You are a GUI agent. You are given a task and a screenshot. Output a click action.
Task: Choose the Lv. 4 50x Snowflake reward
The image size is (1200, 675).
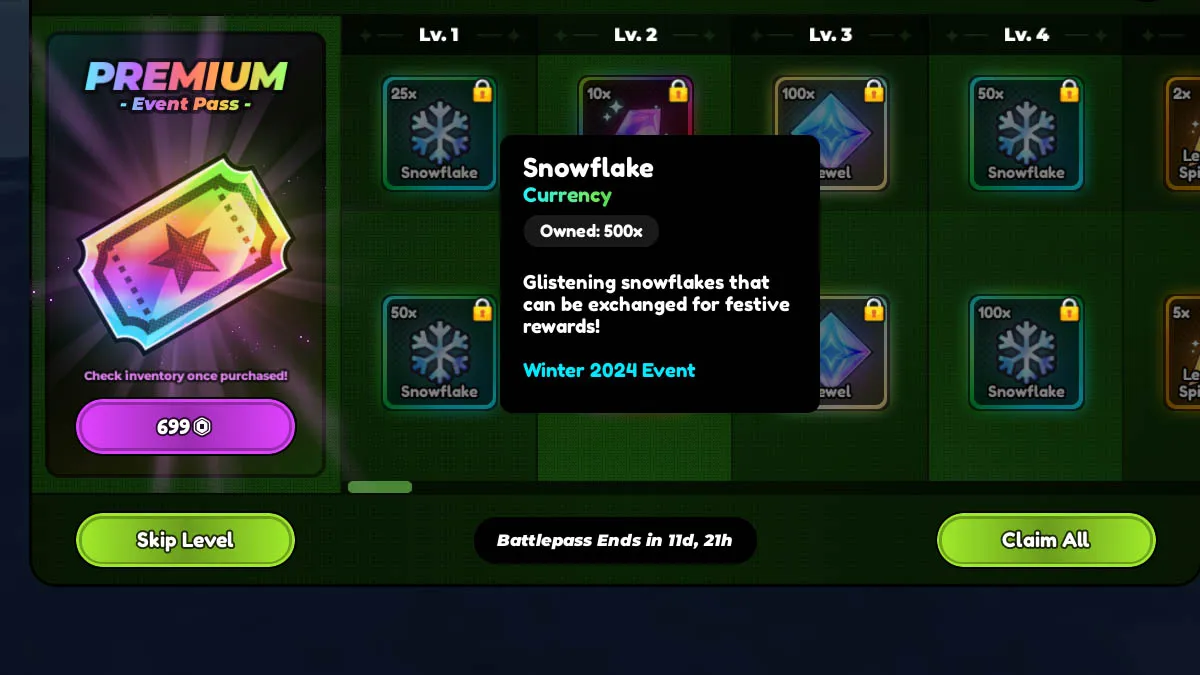(x=1026, y=133)
